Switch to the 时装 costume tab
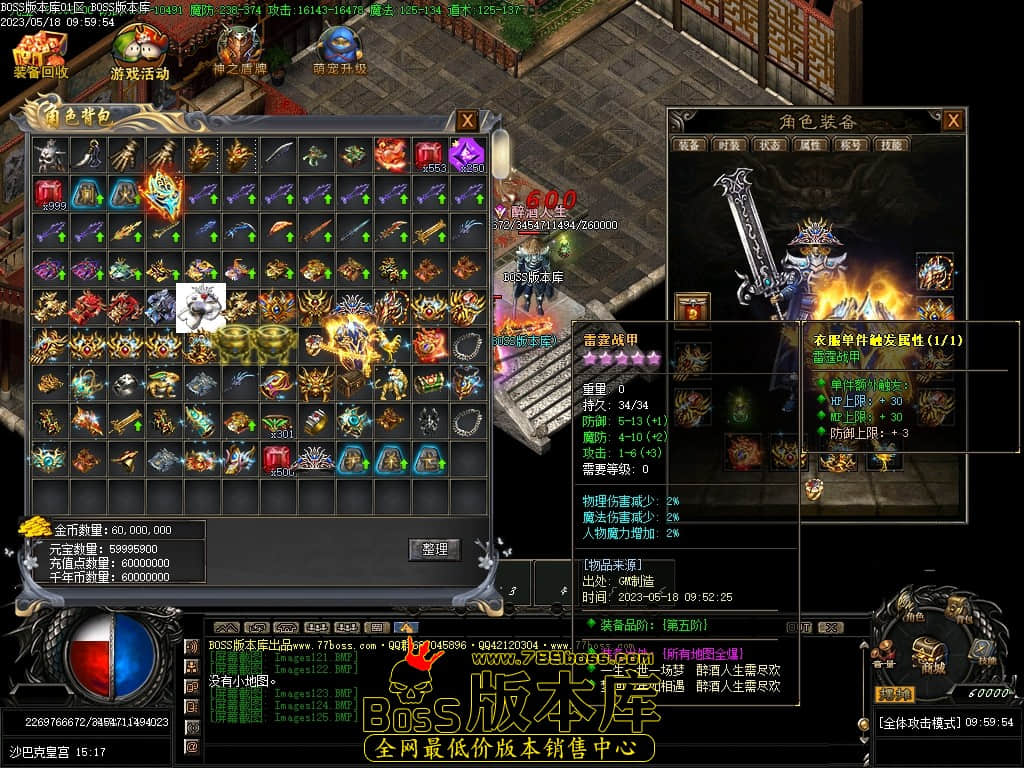The height and width of the screenshot is (768, 1024). [x=728, y=145]
